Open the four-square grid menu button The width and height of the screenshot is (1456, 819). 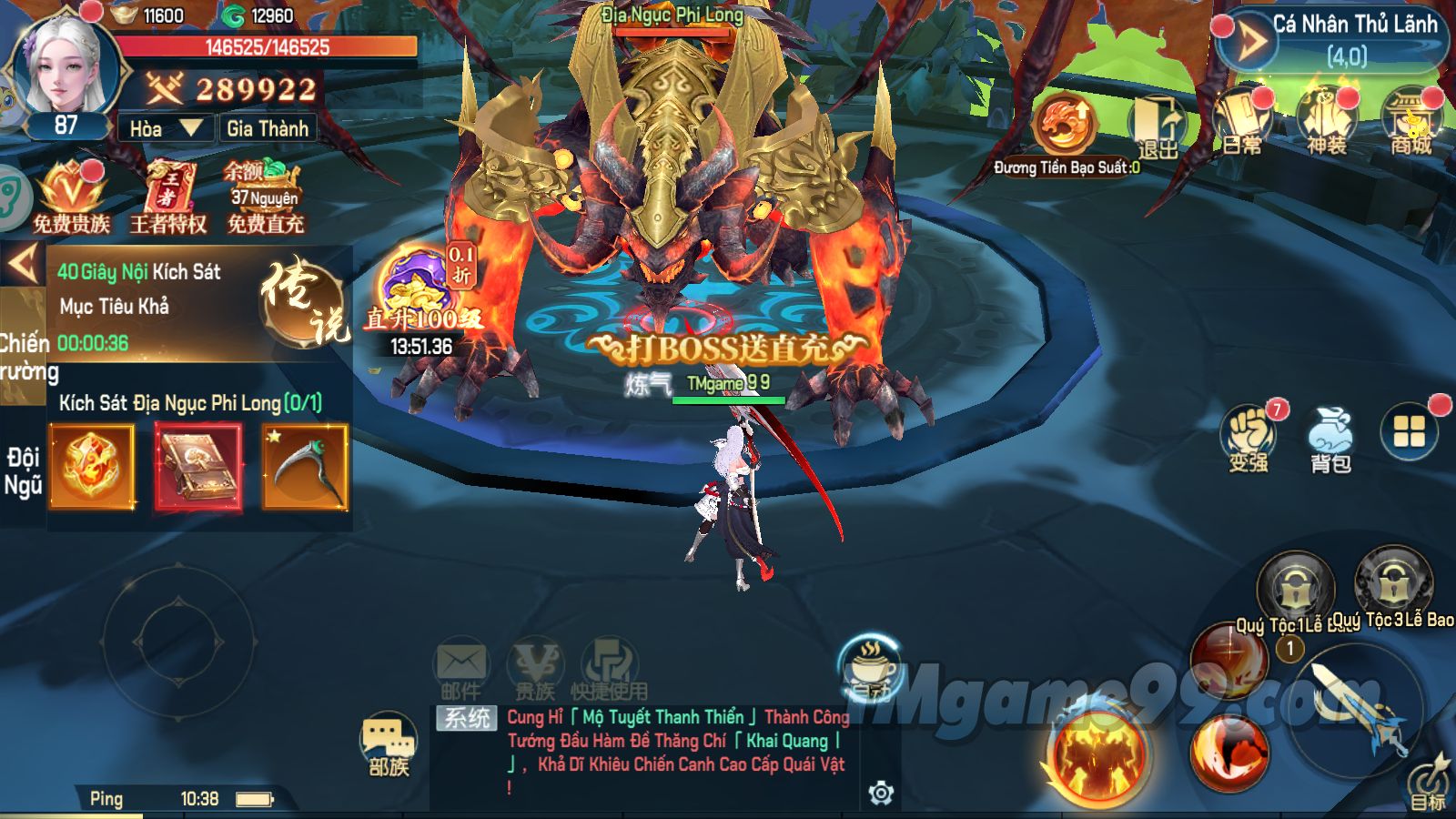point(1409,432)
